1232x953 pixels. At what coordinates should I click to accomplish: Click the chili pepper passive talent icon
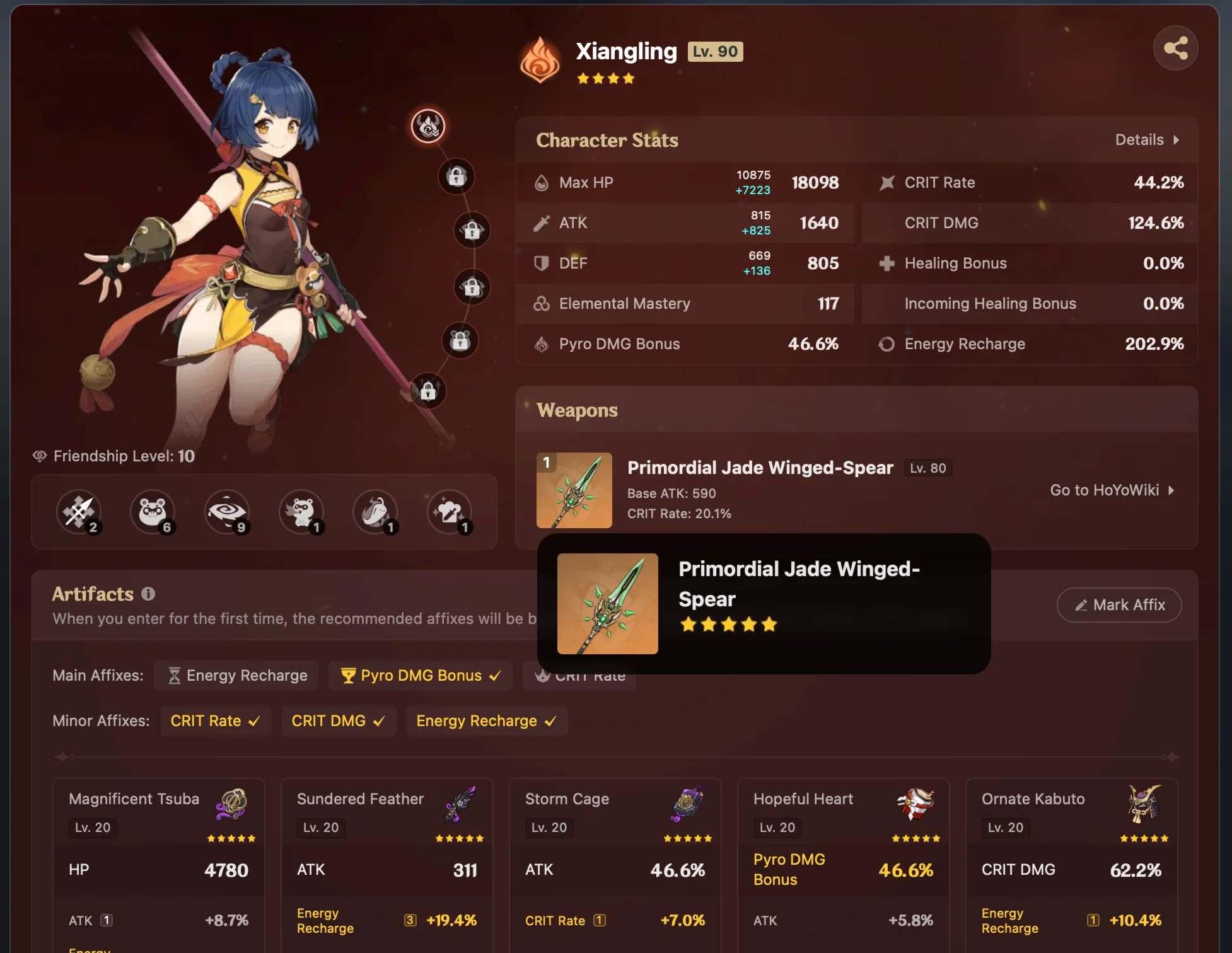(x=376, y=512)
